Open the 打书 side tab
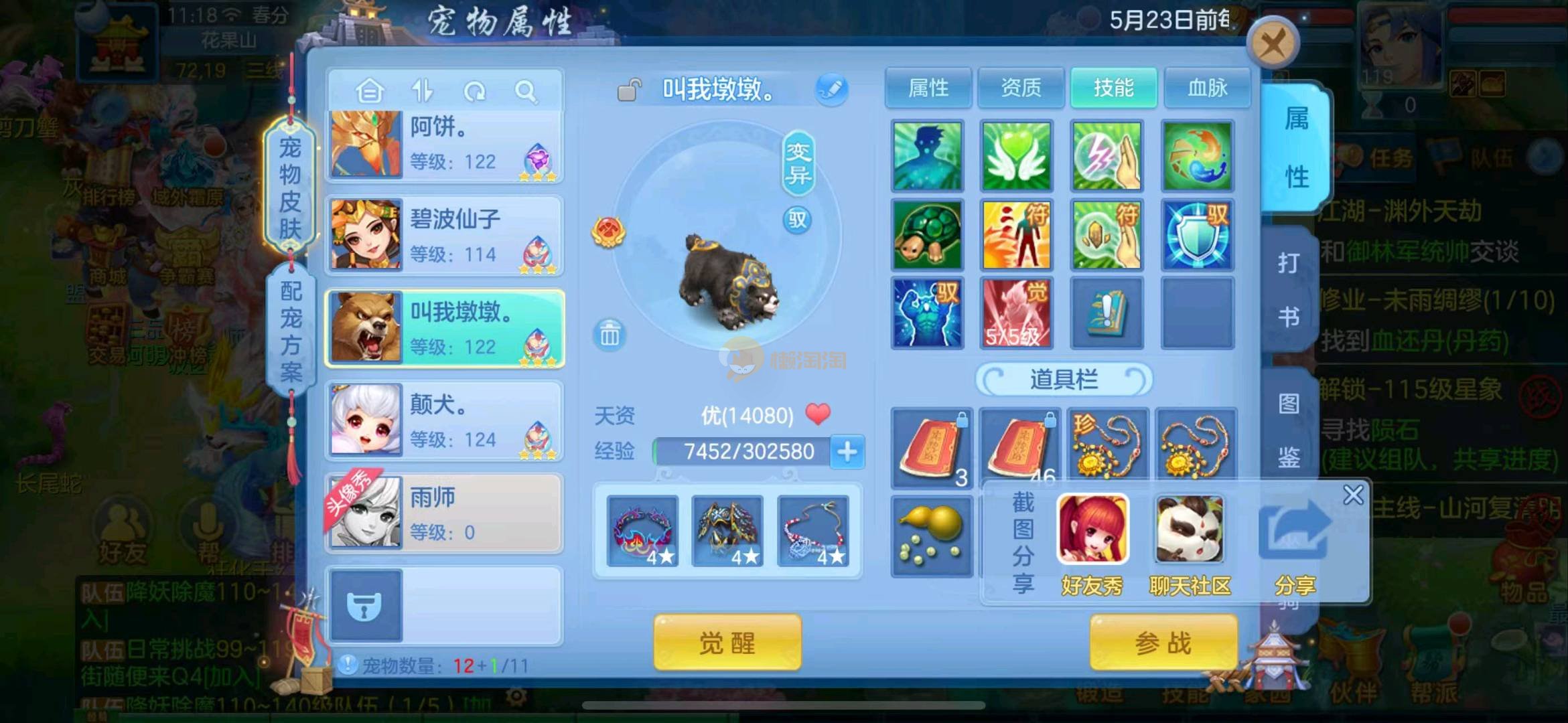Image resolution: width=1568 pixels, height=723 pixels. coord(1289,289)
